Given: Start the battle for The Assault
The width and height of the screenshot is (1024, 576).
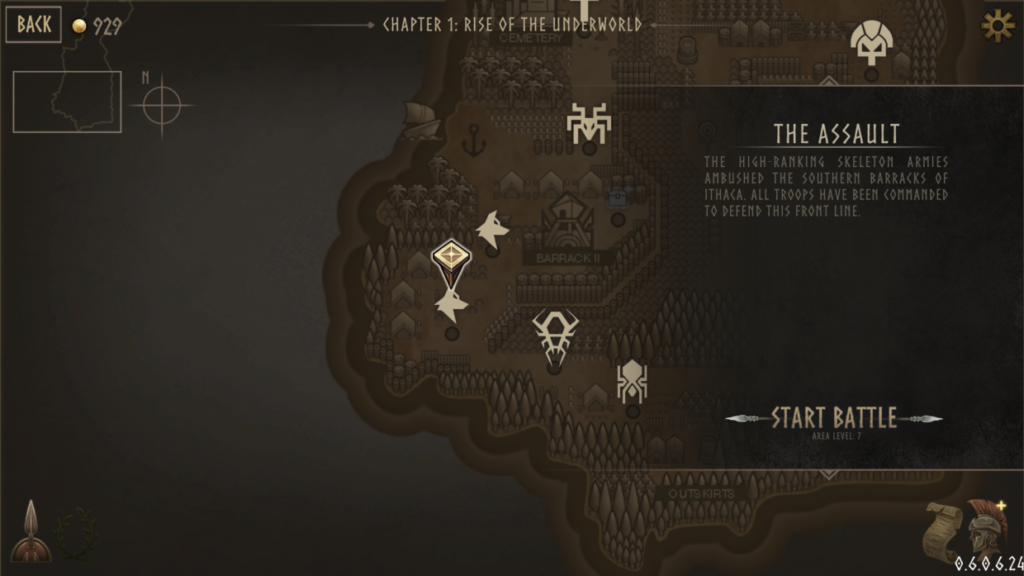Looking at the screenshot, I should pyautogui.click(x=834, y=418).
